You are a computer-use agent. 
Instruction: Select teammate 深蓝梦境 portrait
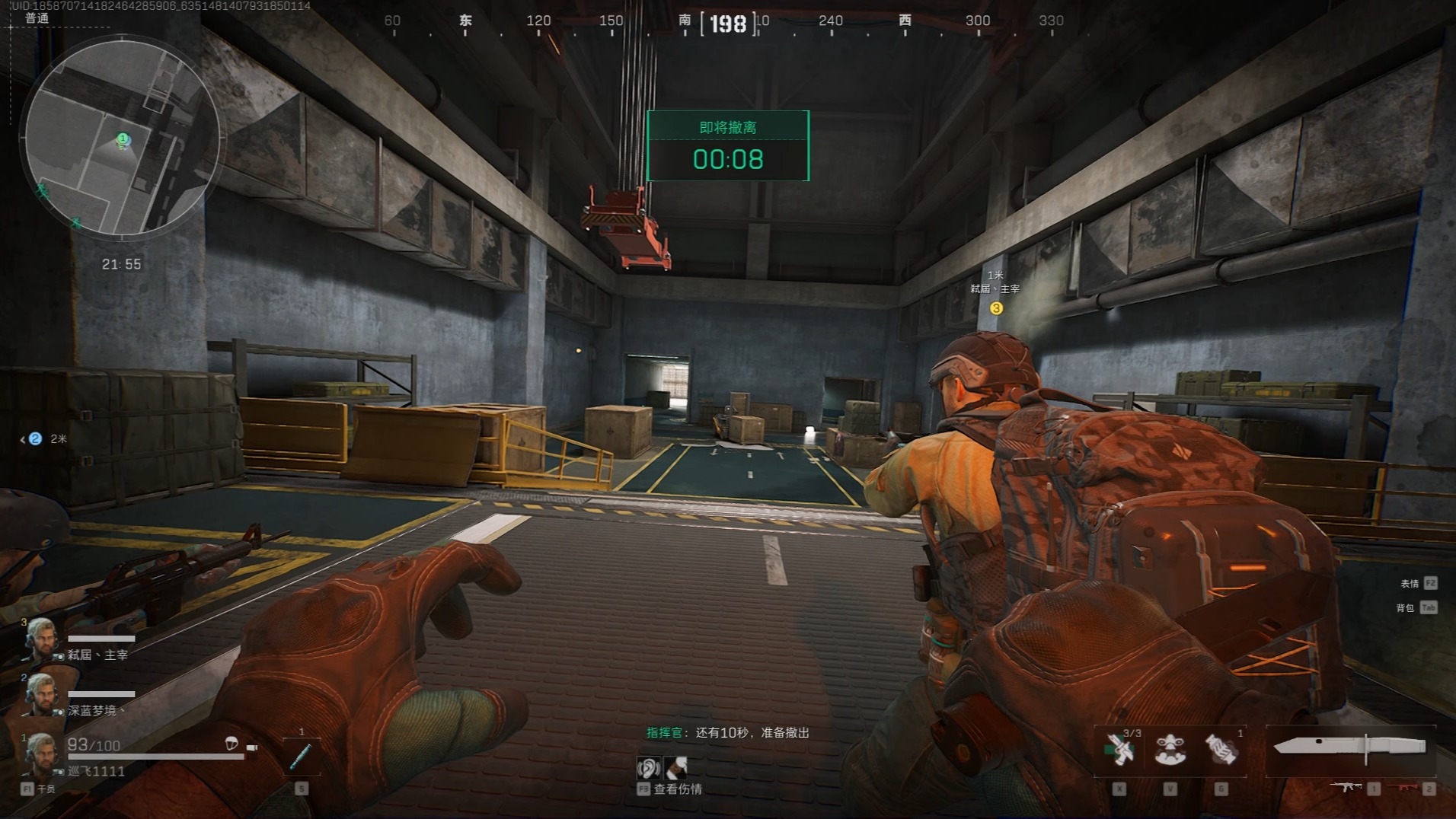point(41,694)
